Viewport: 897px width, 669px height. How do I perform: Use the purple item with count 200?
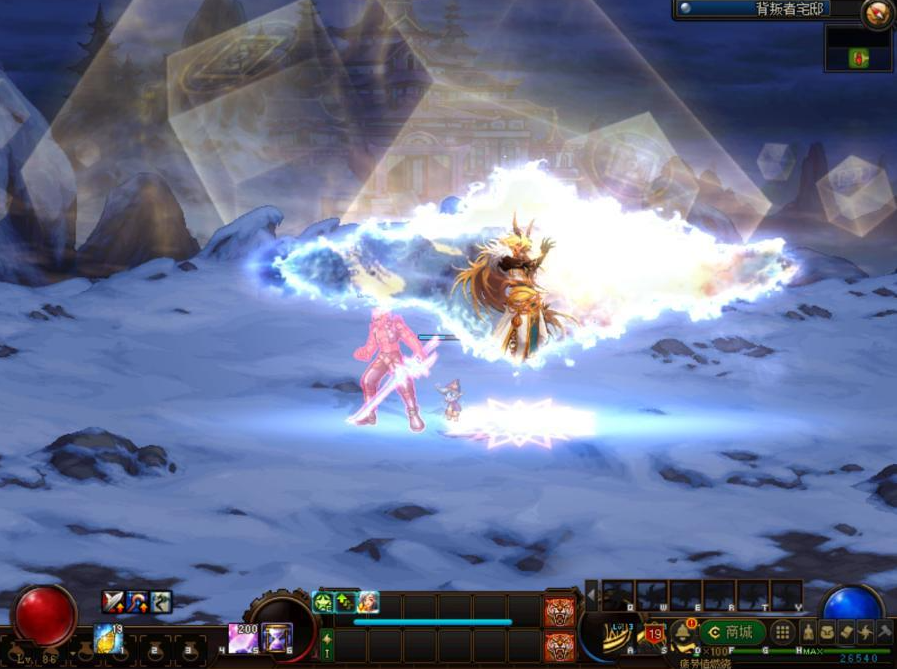[x=243, y=636]
